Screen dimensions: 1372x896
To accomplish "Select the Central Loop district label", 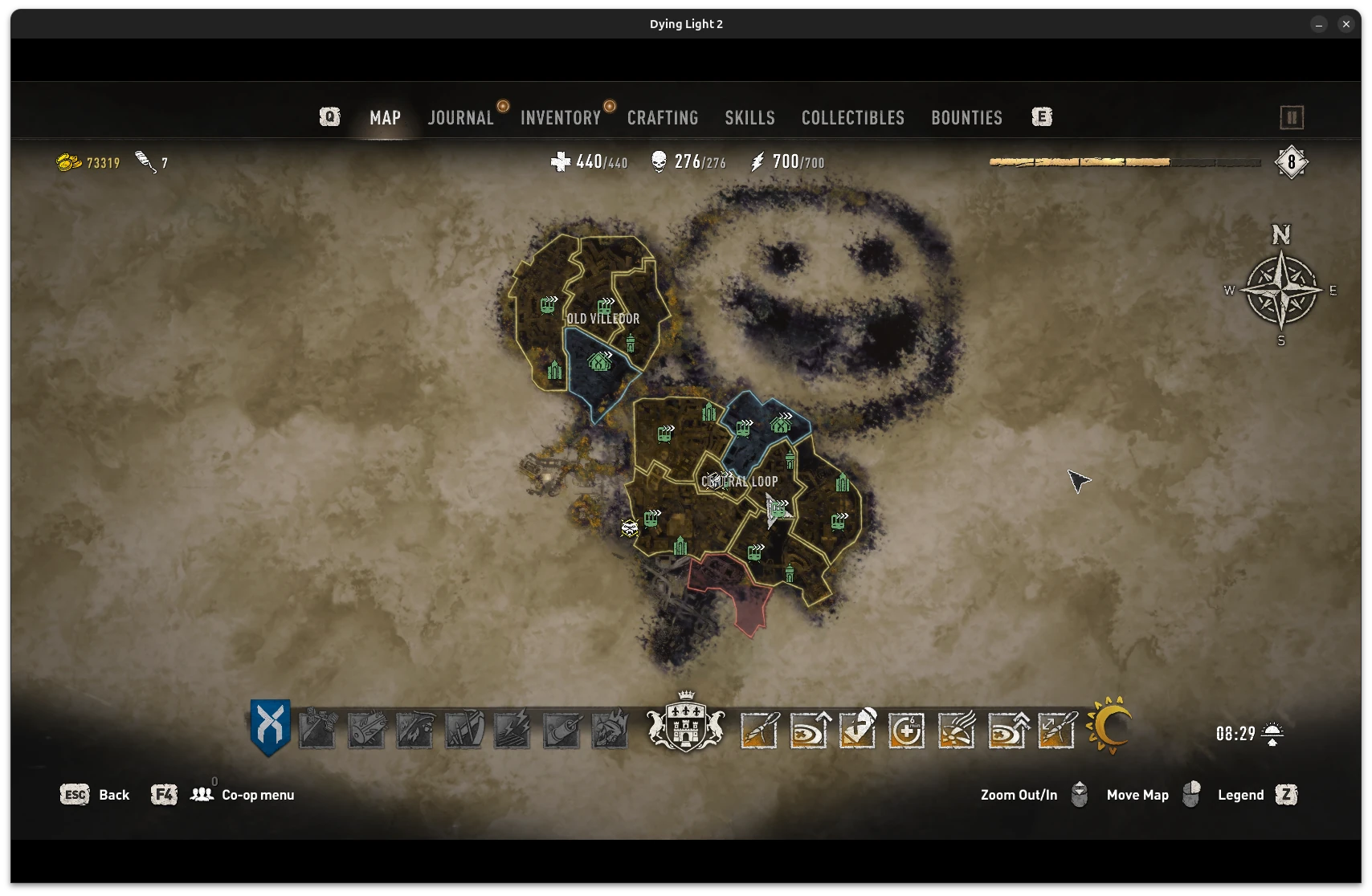I will (x=740, y=482).
